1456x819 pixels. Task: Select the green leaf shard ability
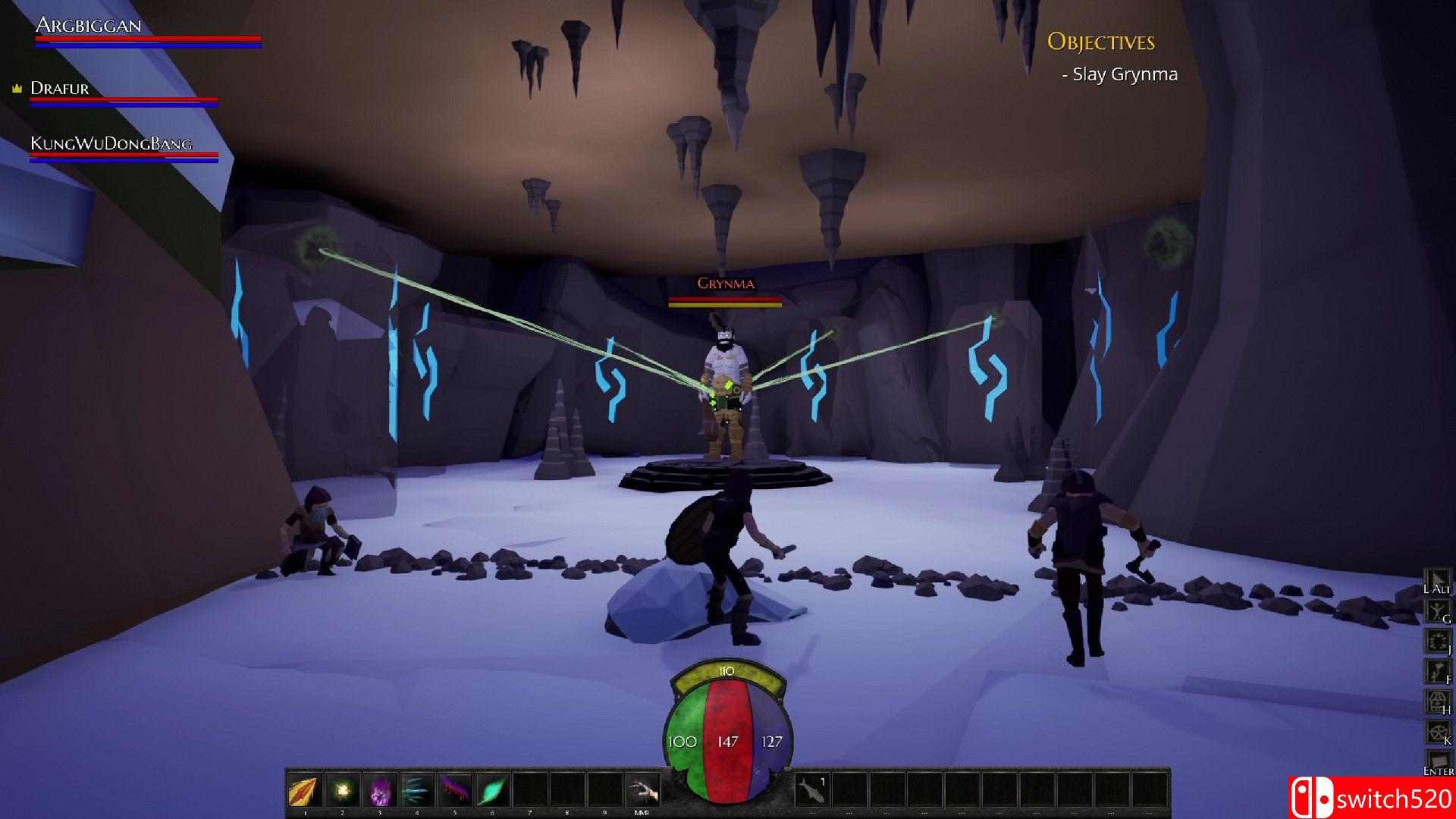[492, 792]
